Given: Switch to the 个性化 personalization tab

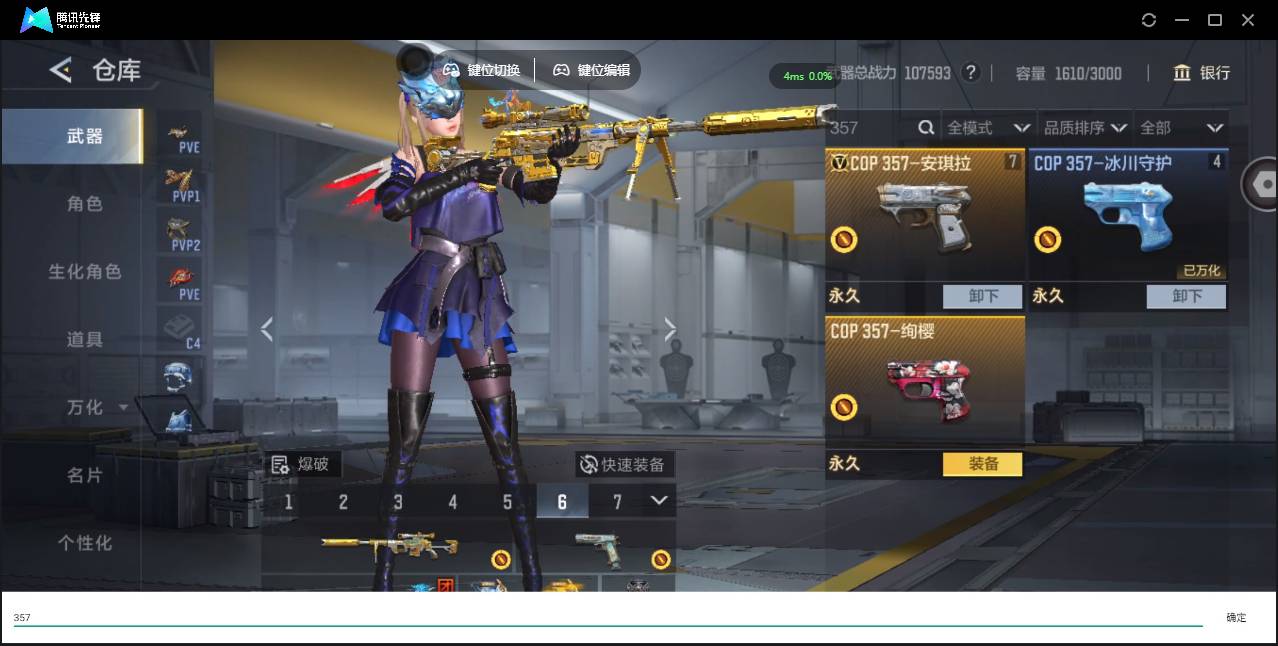Looking at the screenshot, I should [x=85, y=543].
